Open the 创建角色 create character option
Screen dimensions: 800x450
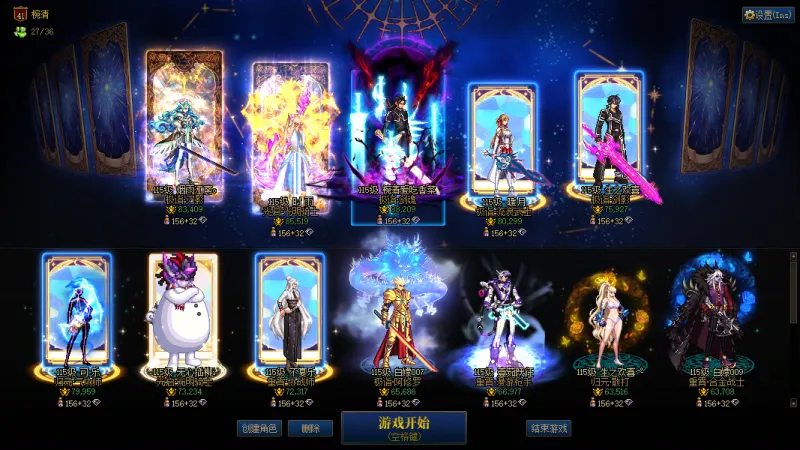click(258, 428)
